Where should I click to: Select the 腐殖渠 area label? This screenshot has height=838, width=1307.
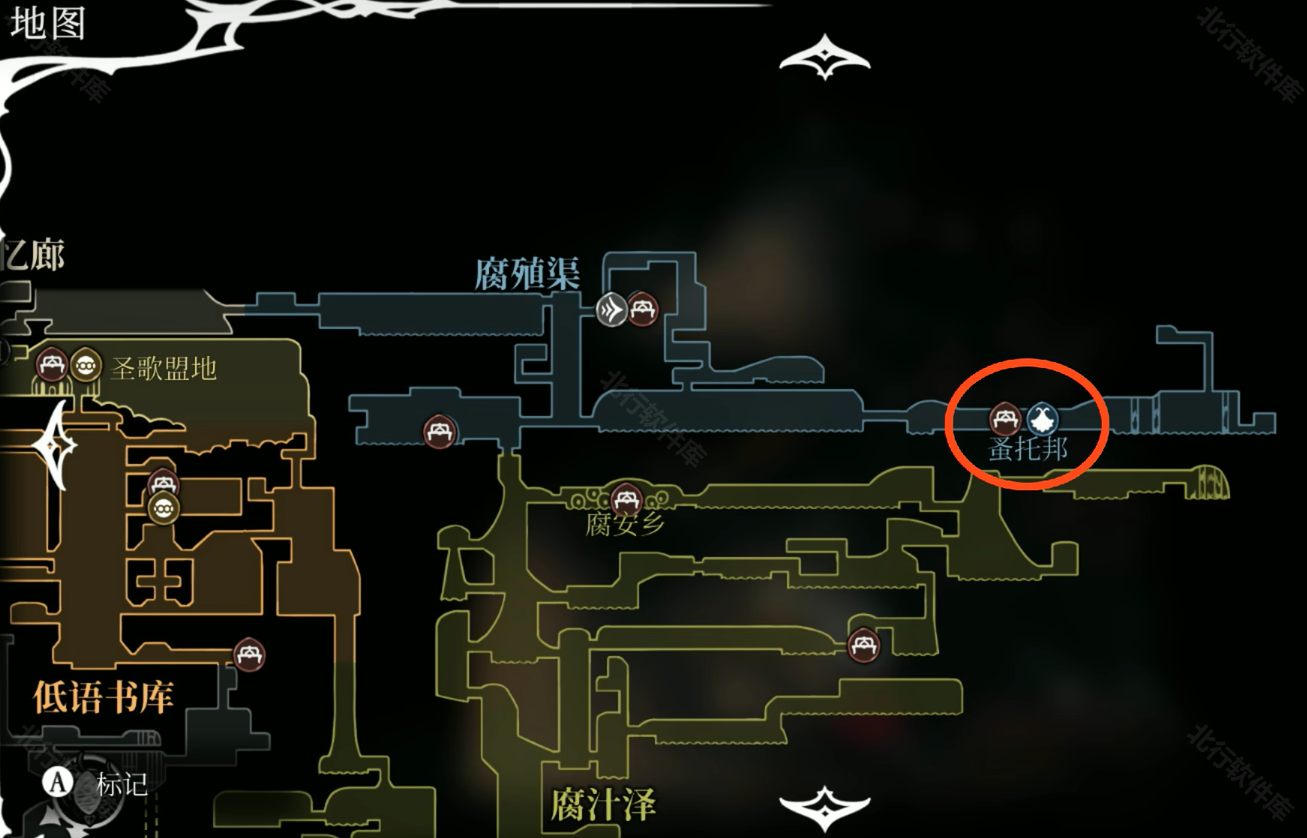coord(527,274)
